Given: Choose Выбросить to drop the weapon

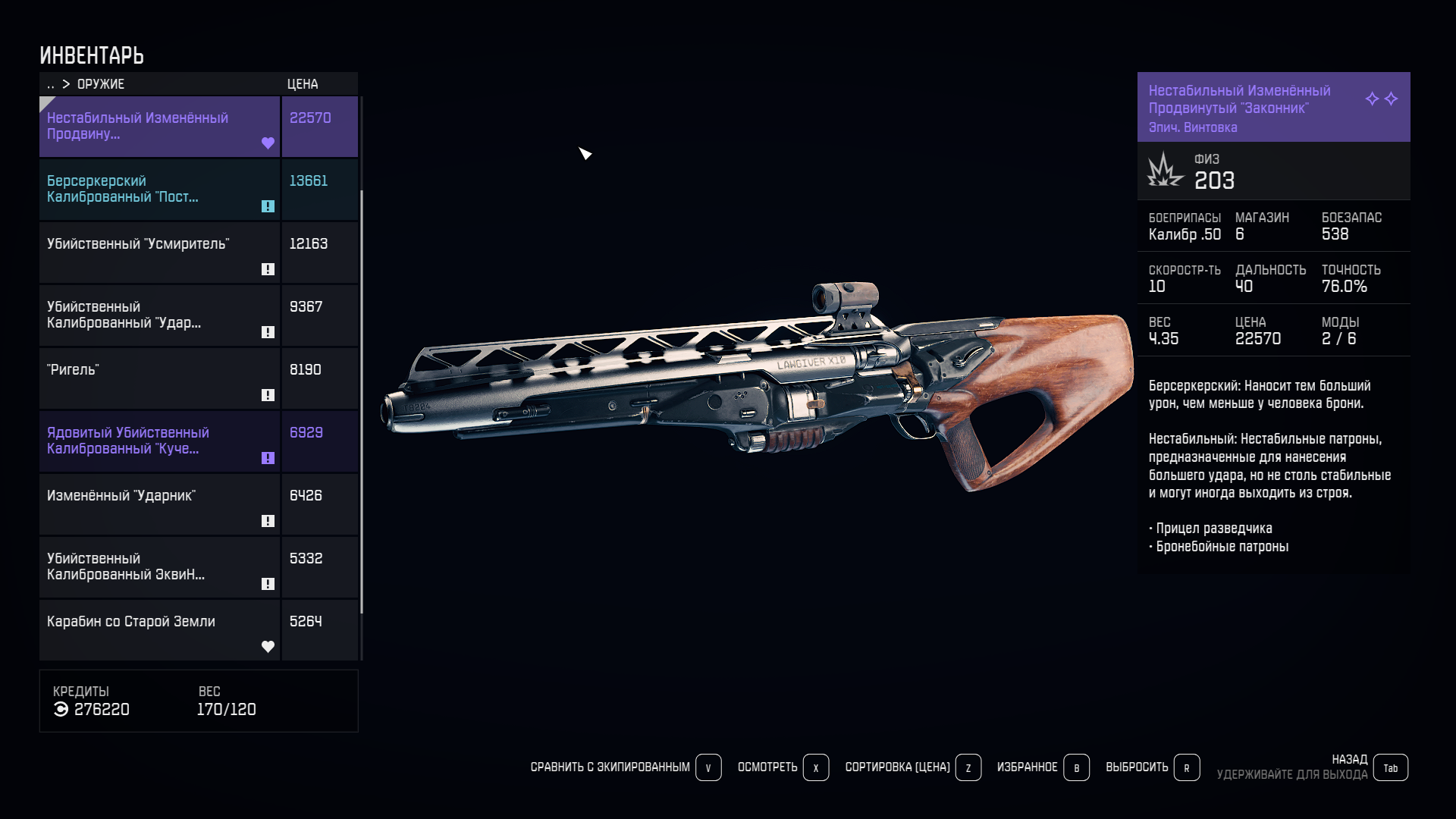Looking at the screenshot, I should (1152, 767).
